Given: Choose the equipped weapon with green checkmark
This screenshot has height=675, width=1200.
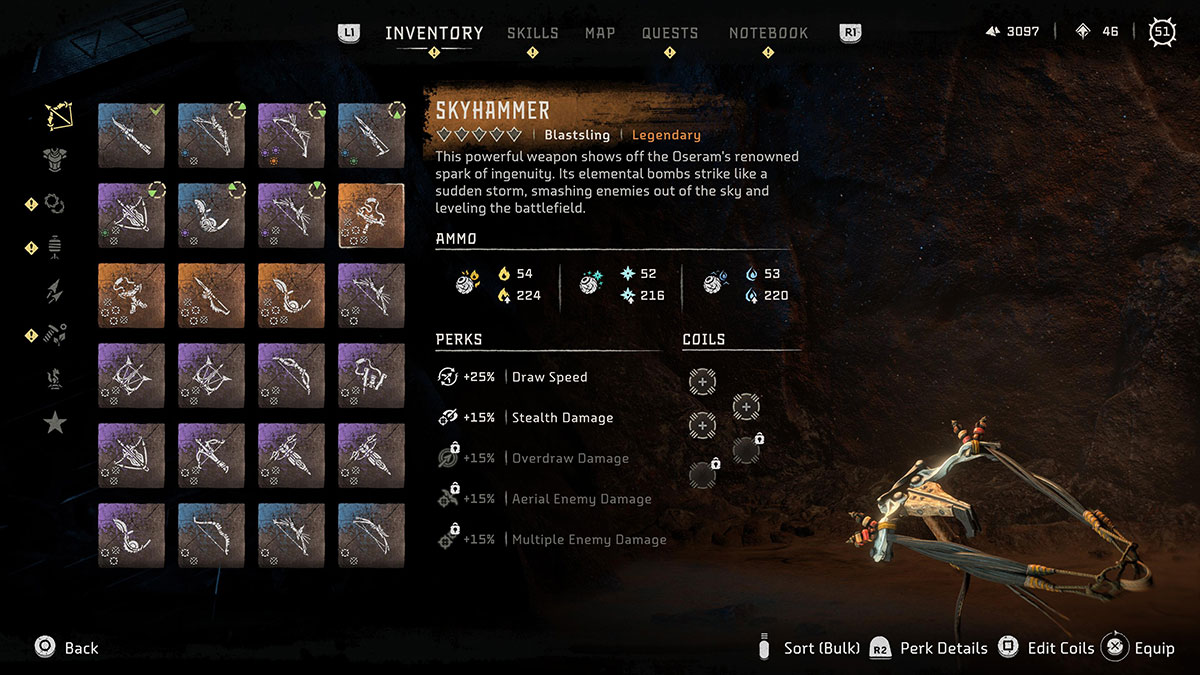Looking at the screenshot, I should pyautogui.click(x=131, y=135).
